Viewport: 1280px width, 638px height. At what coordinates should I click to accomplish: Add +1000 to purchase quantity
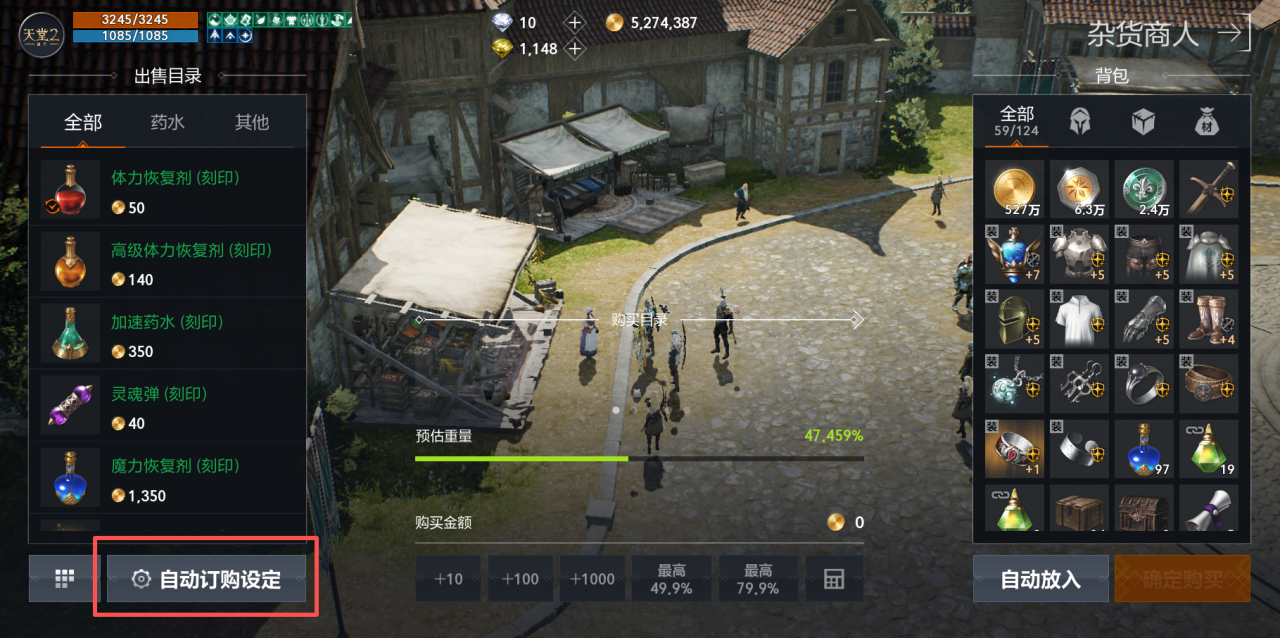click(592, 579)
